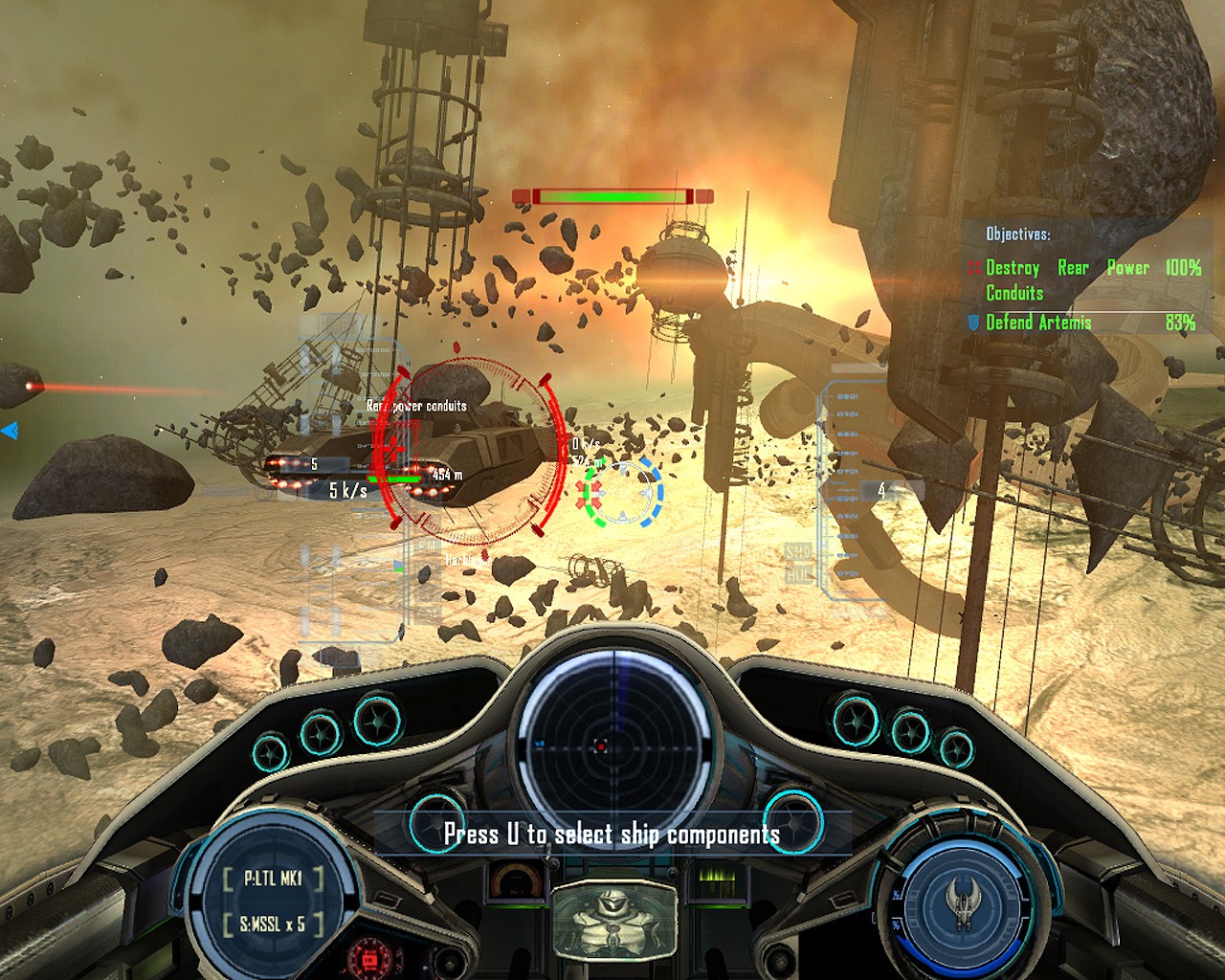1225x980 pixels.
Task: Select the Defend Artemis objective
Action: click(x=1037, y=323)
